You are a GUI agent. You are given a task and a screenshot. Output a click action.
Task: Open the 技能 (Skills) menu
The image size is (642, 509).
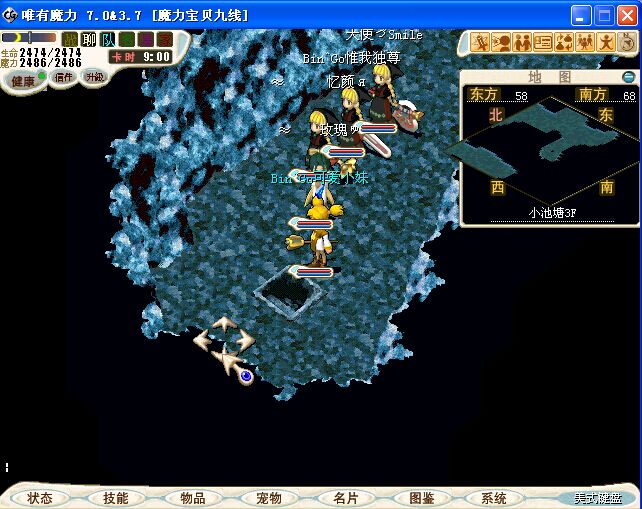coord(116,497)
